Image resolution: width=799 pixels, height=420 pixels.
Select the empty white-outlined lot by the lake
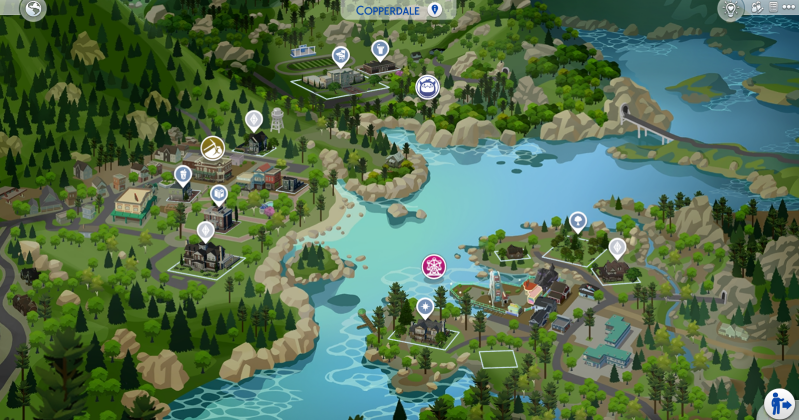[497, 358]
